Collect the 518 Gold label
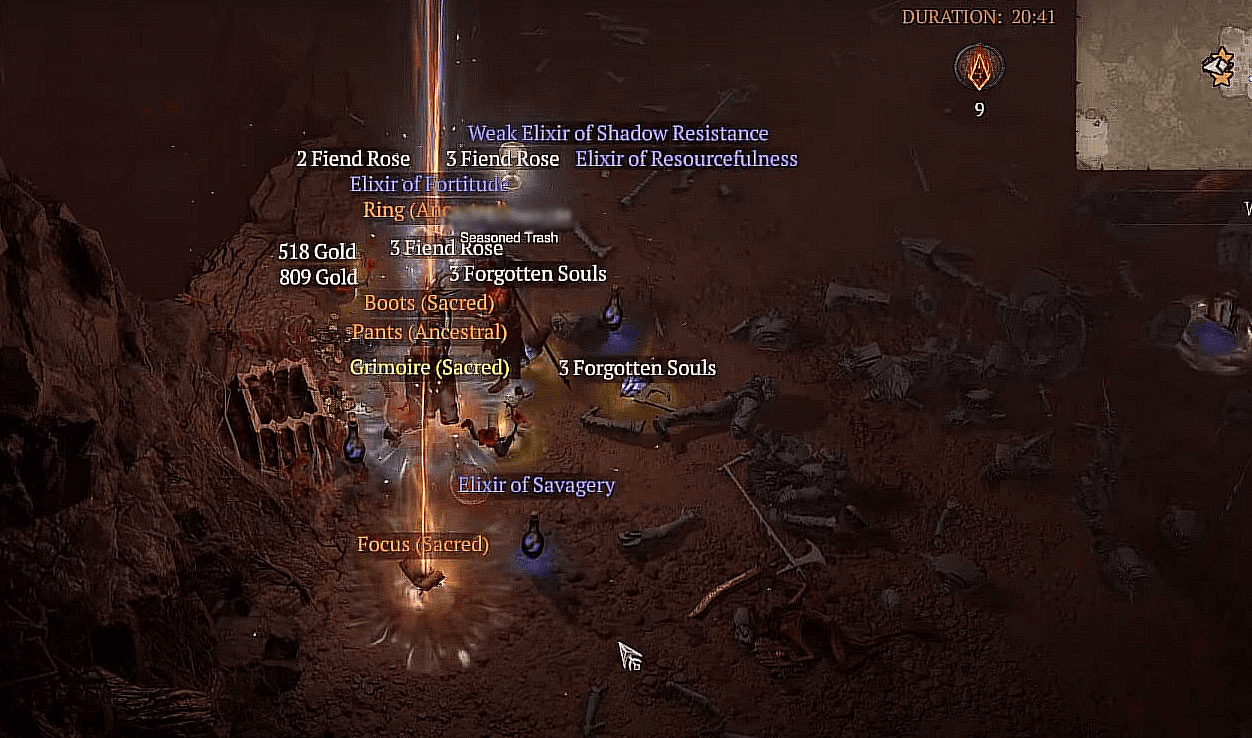 [x=317, y=251]
